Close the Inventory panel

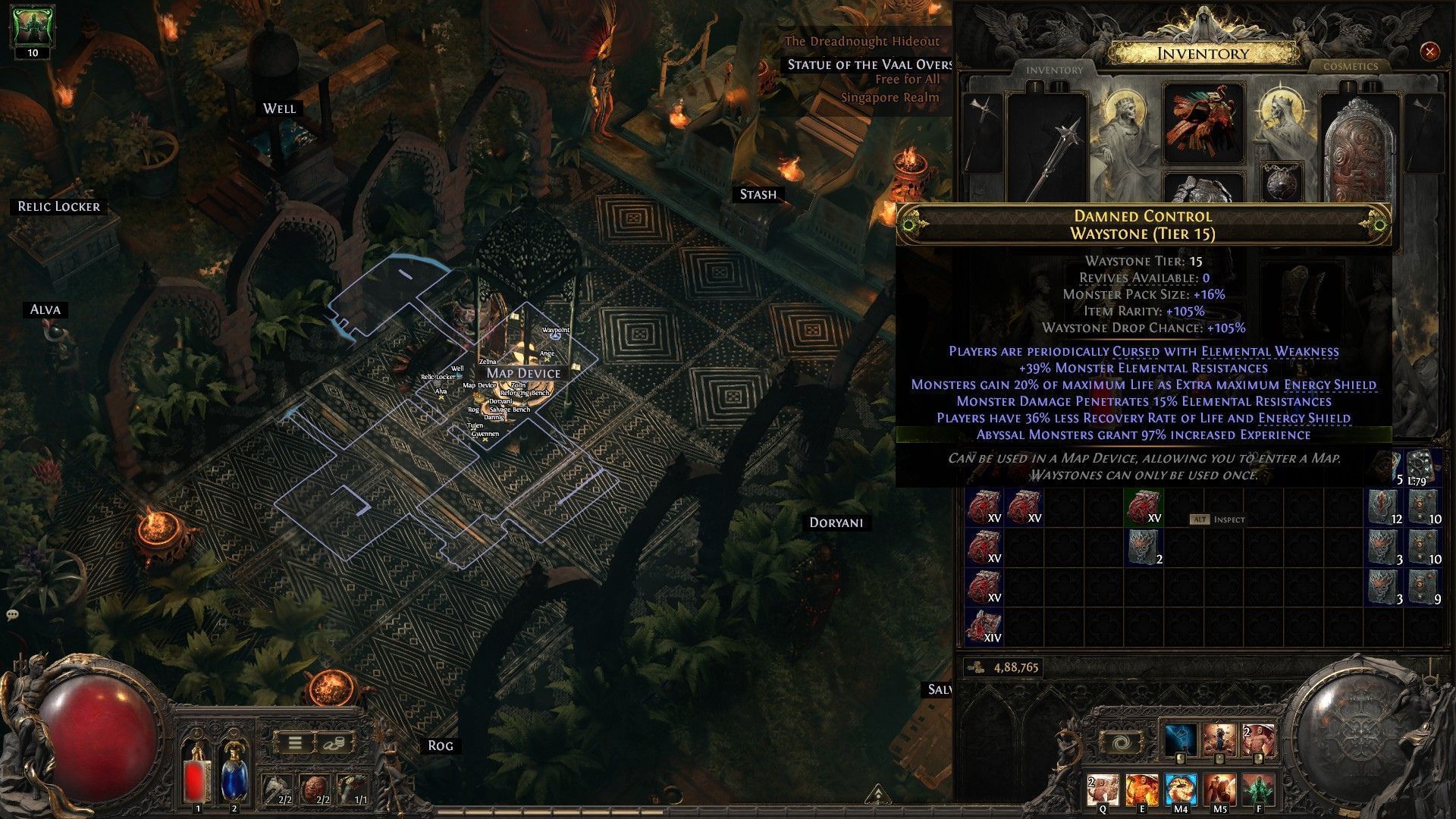(1429, 52)
